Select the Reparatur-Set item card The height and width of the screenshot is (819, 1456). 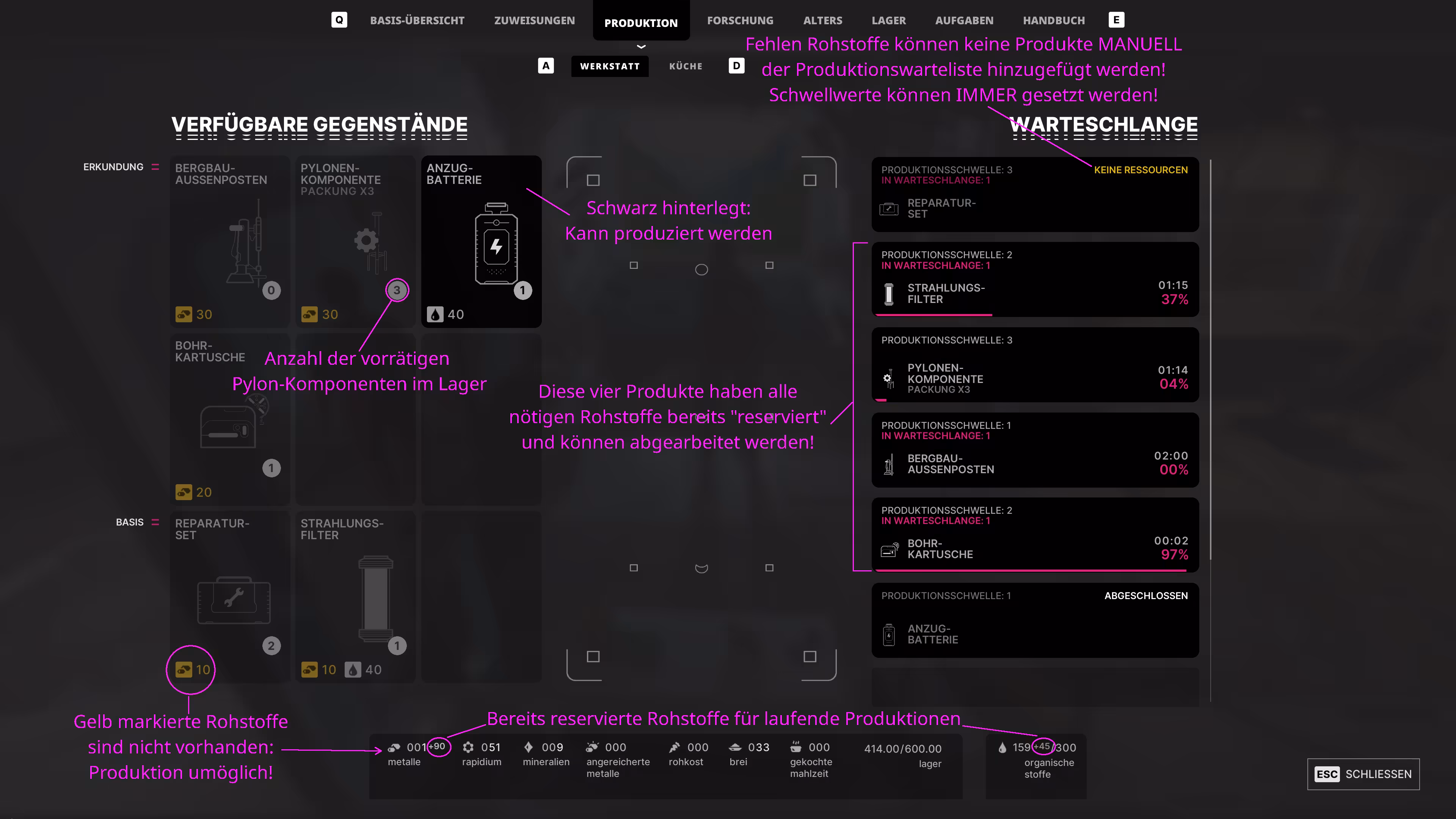click(x=229, y=596)
